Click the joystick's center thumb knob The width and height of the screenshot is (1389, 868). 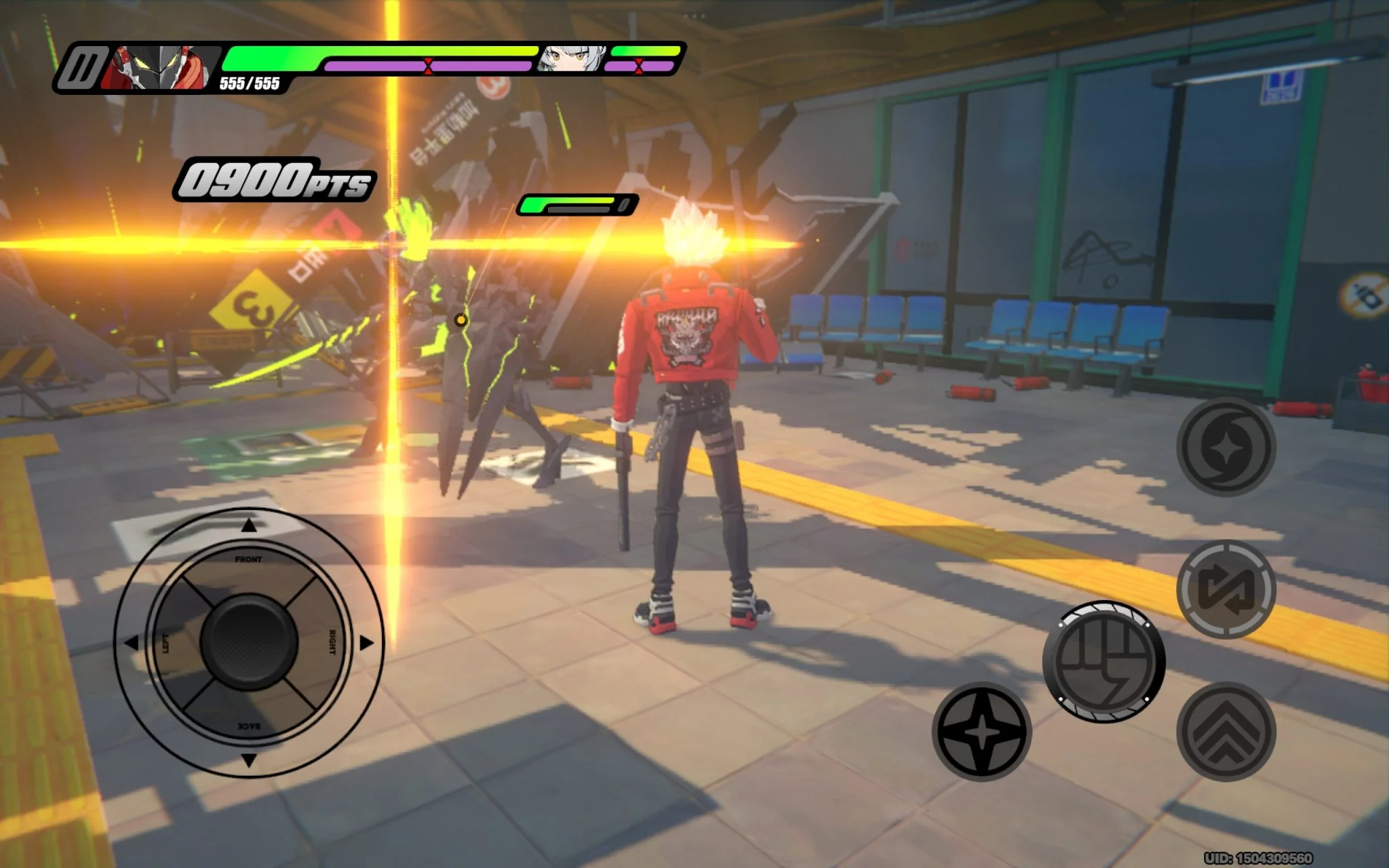coord(249,642)
